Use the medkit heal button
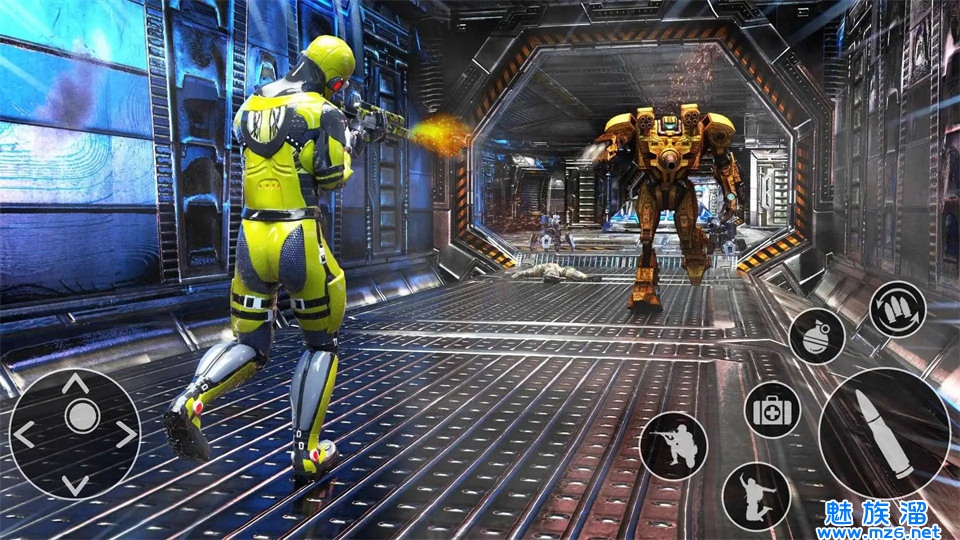 772,409
